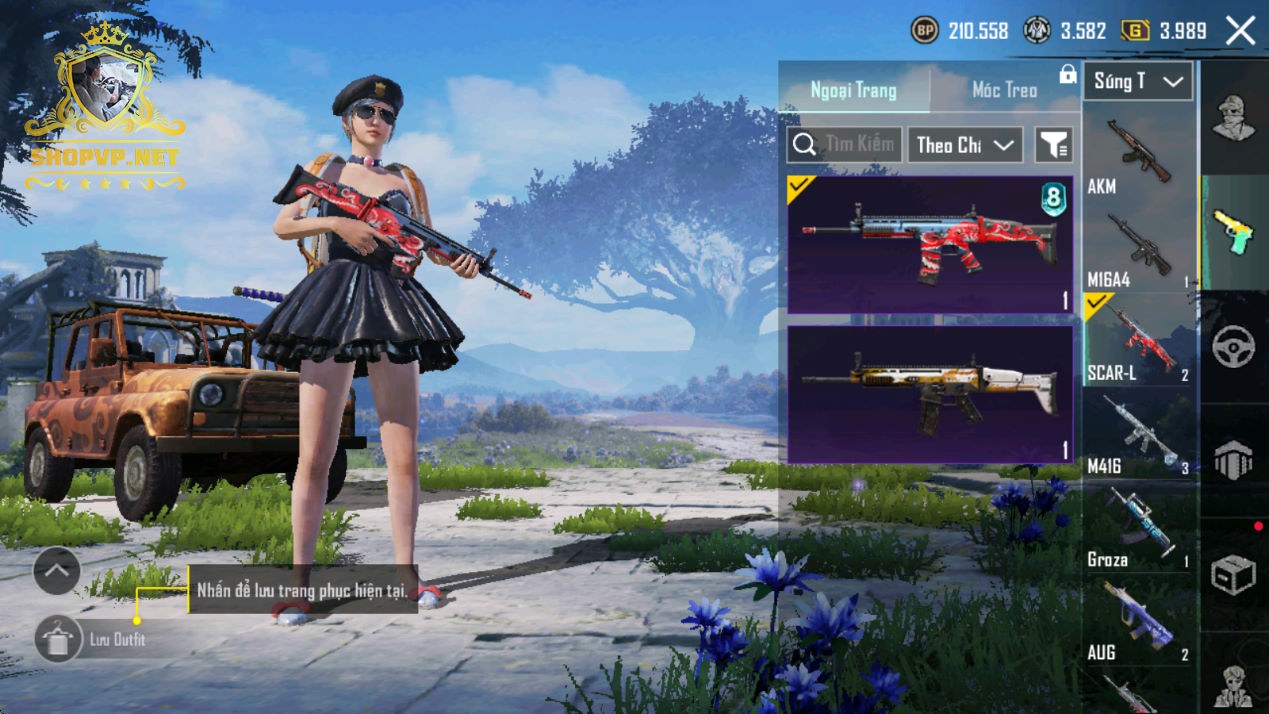1269x714 pixels.
Task: Collapse the panel with the up-arrow button
Action: (57, 571)
